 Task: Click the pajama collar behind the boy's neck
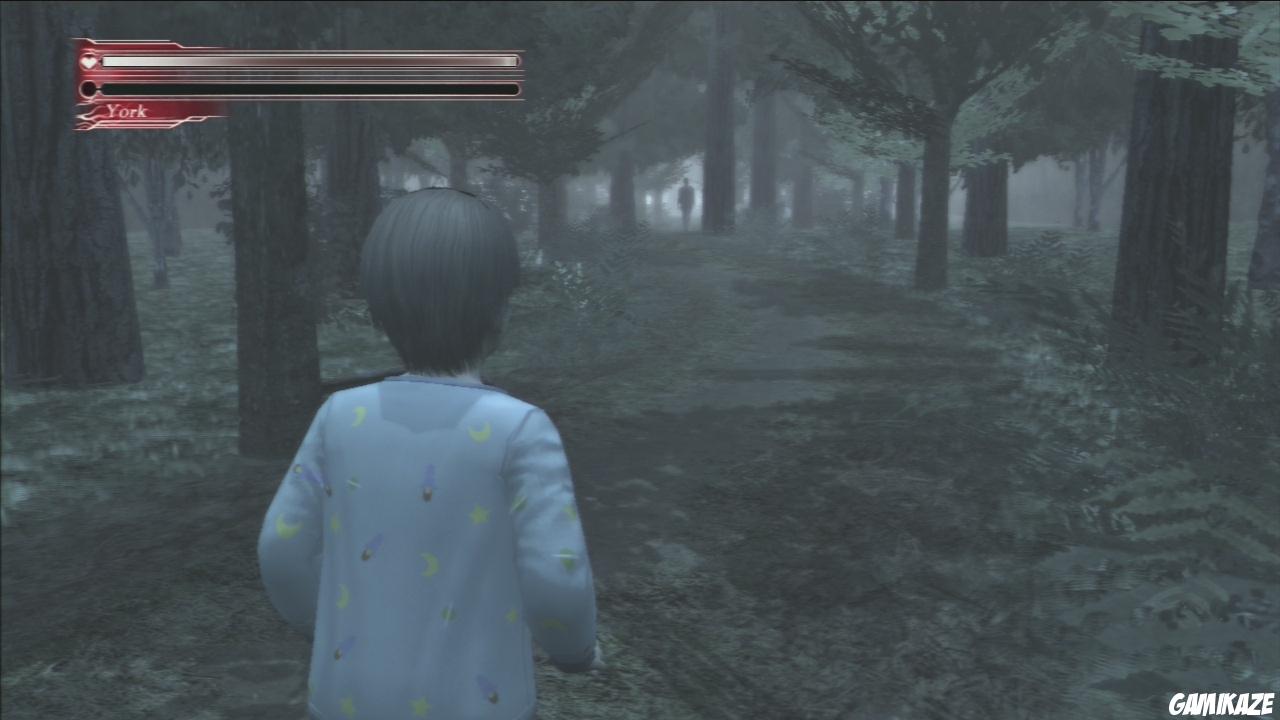pyautogui.click(x=435, y=385)
